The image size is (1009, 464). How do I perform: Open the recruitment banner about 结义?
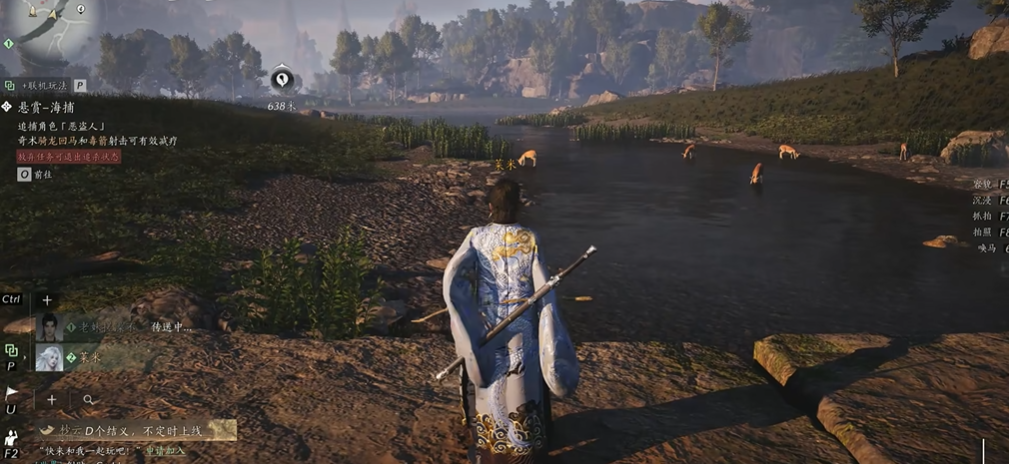(135, 430)
